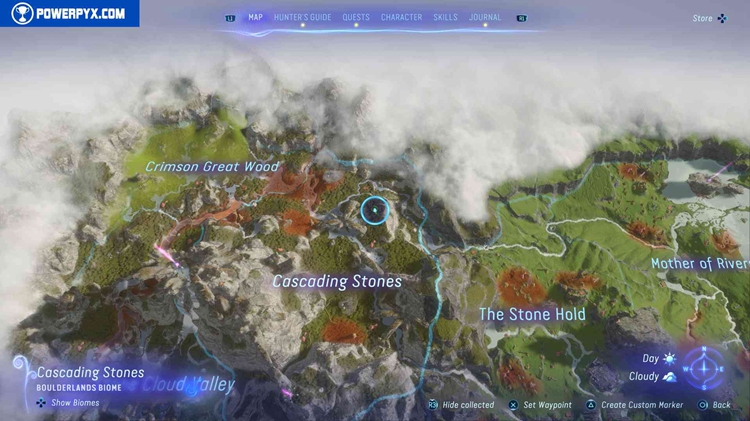Choose The Stone Hold region label
The image size is (750, 421).
tap(532, 314)
